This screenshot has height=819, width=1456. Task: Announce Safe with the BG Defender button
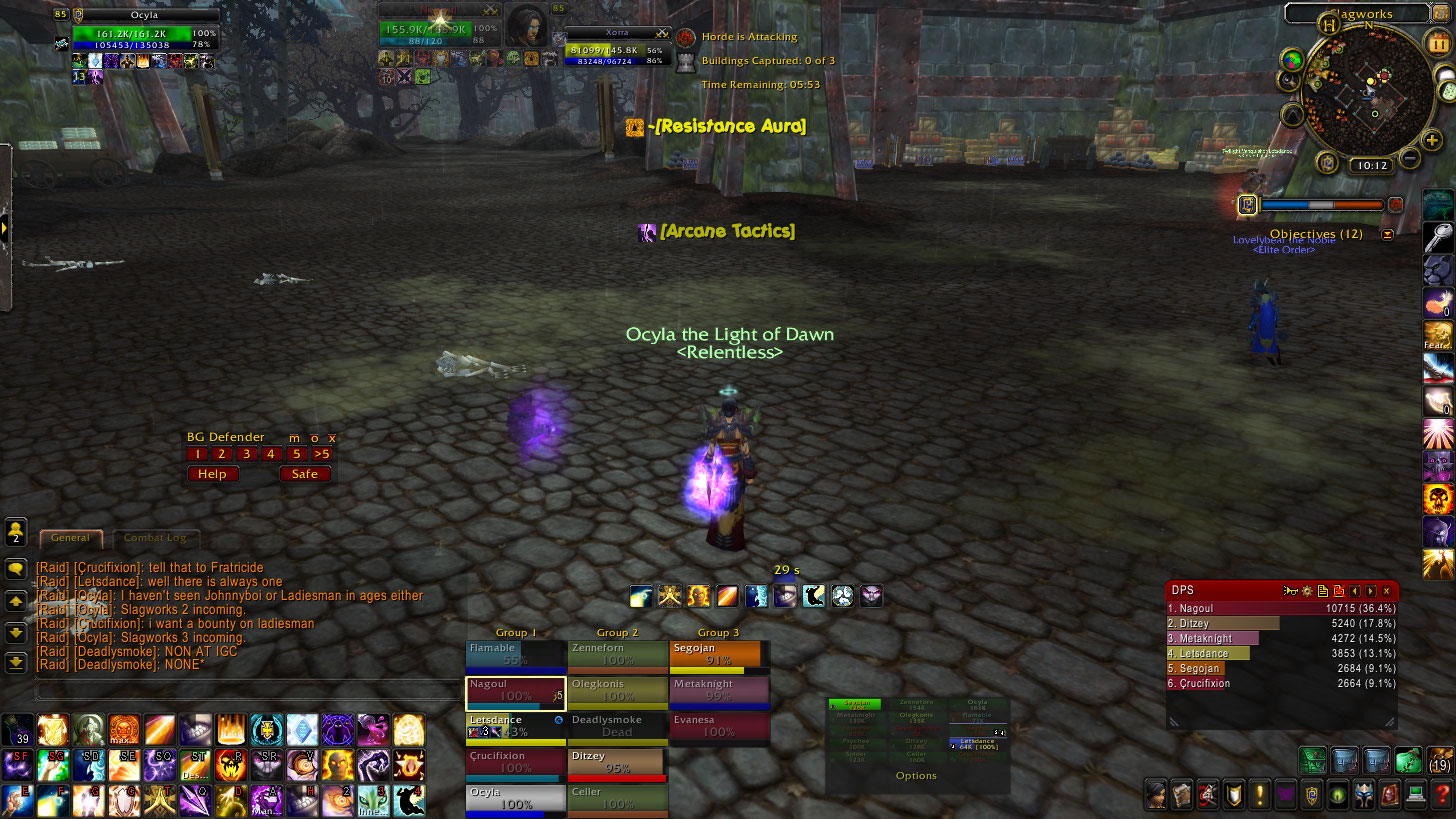[304, 474]
